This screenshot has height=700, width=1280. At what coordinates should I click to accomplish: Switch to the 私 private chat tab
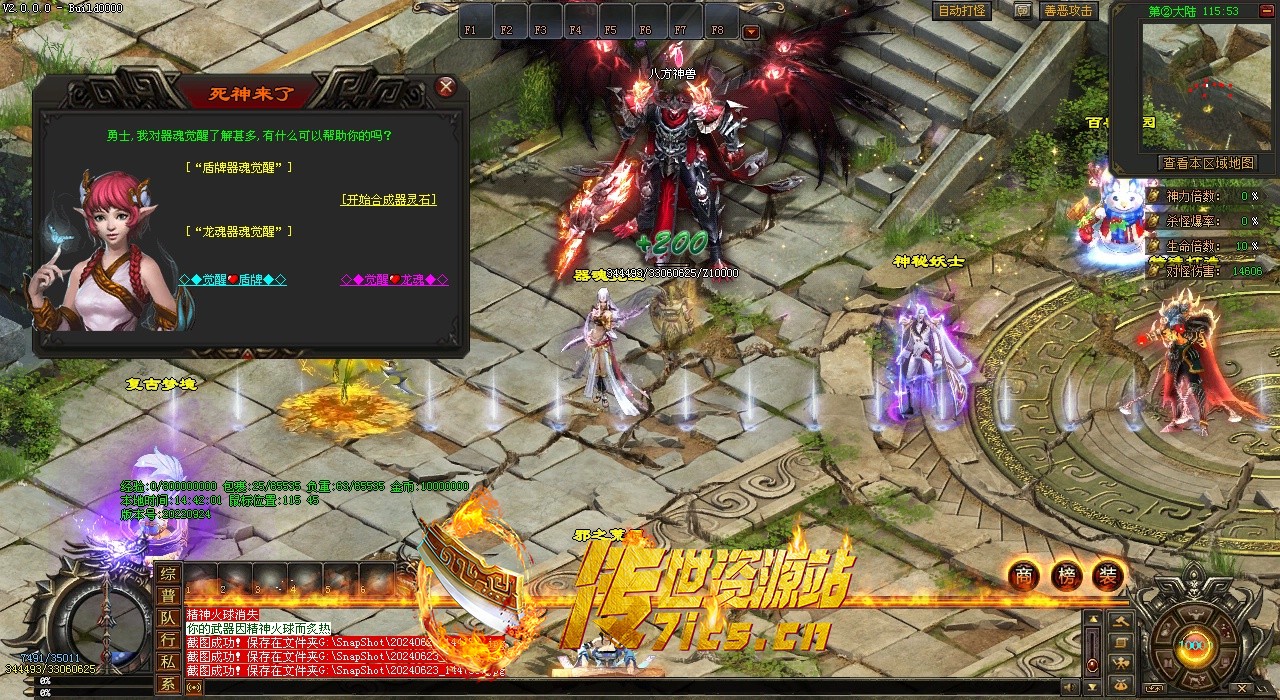[x=168, y=661]
